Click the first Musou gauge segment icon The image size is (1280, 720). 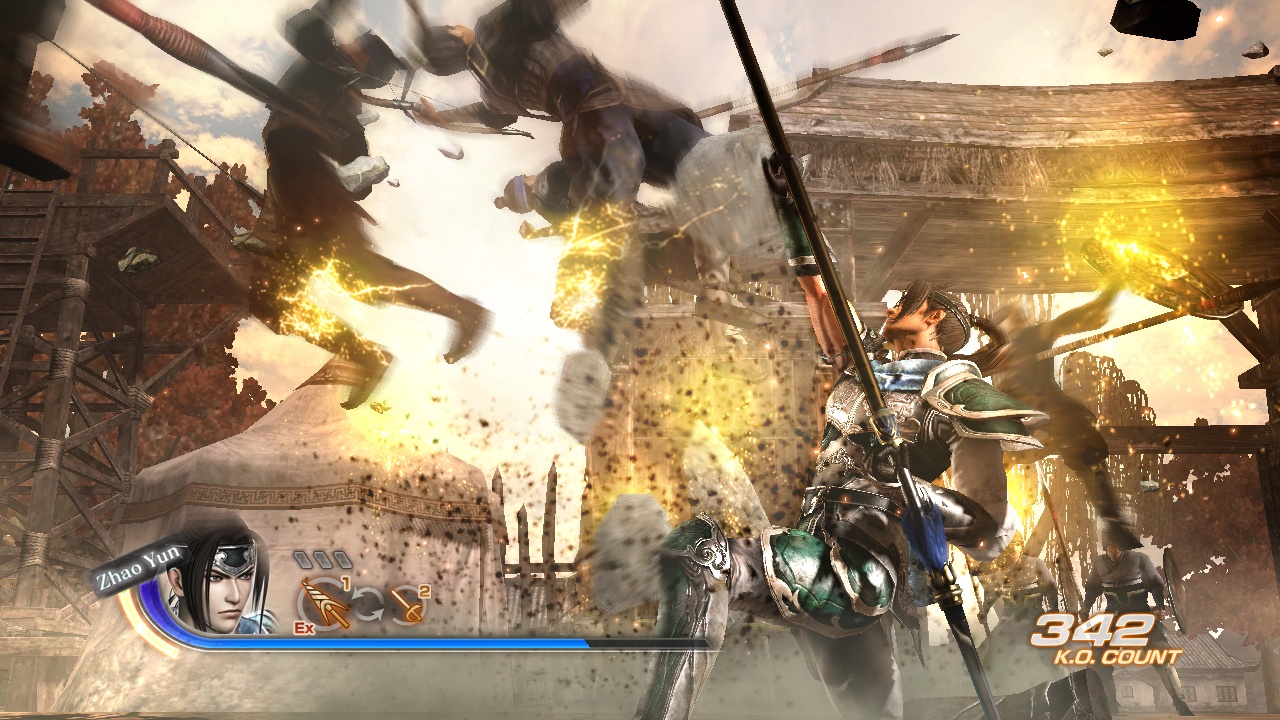tap(302, 558)
